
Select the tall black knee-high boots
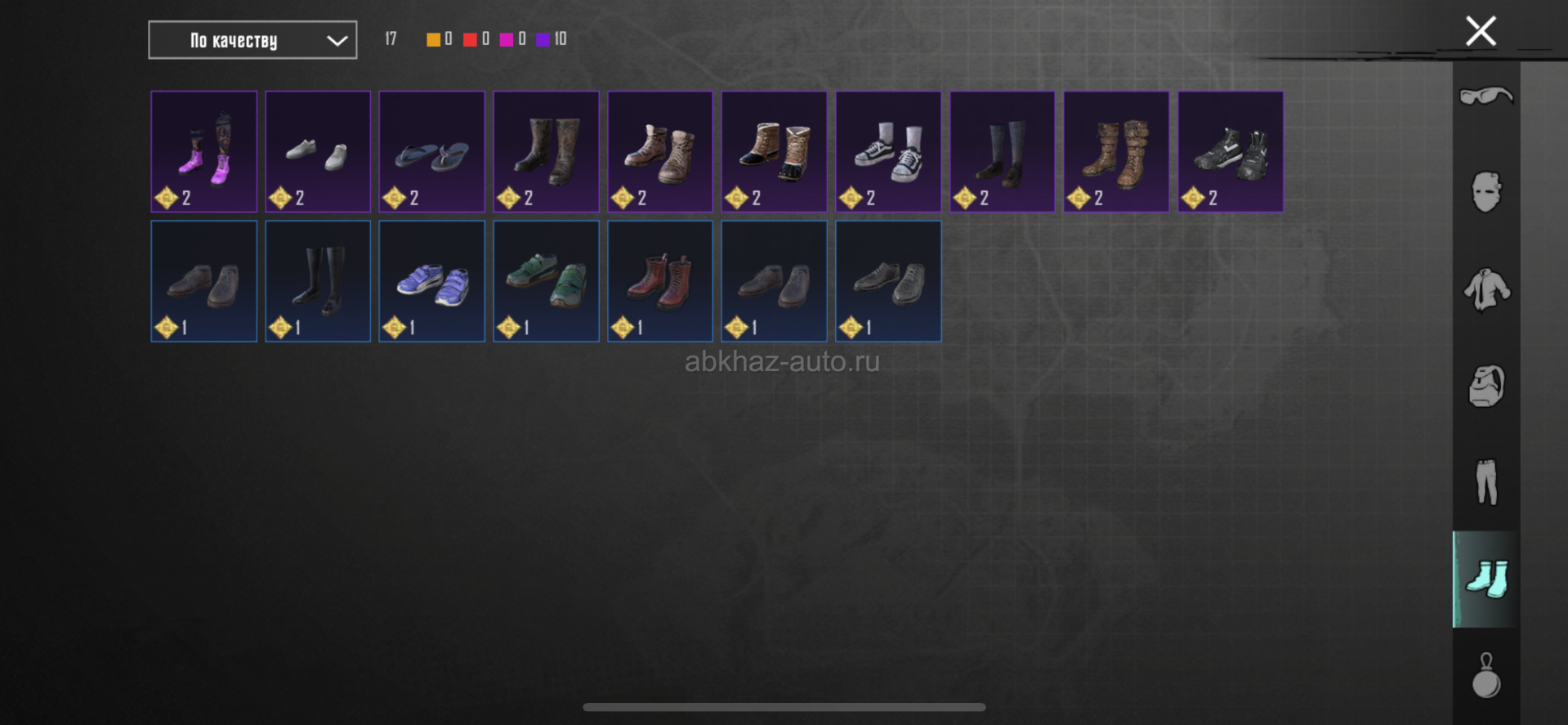coord(318,281)
